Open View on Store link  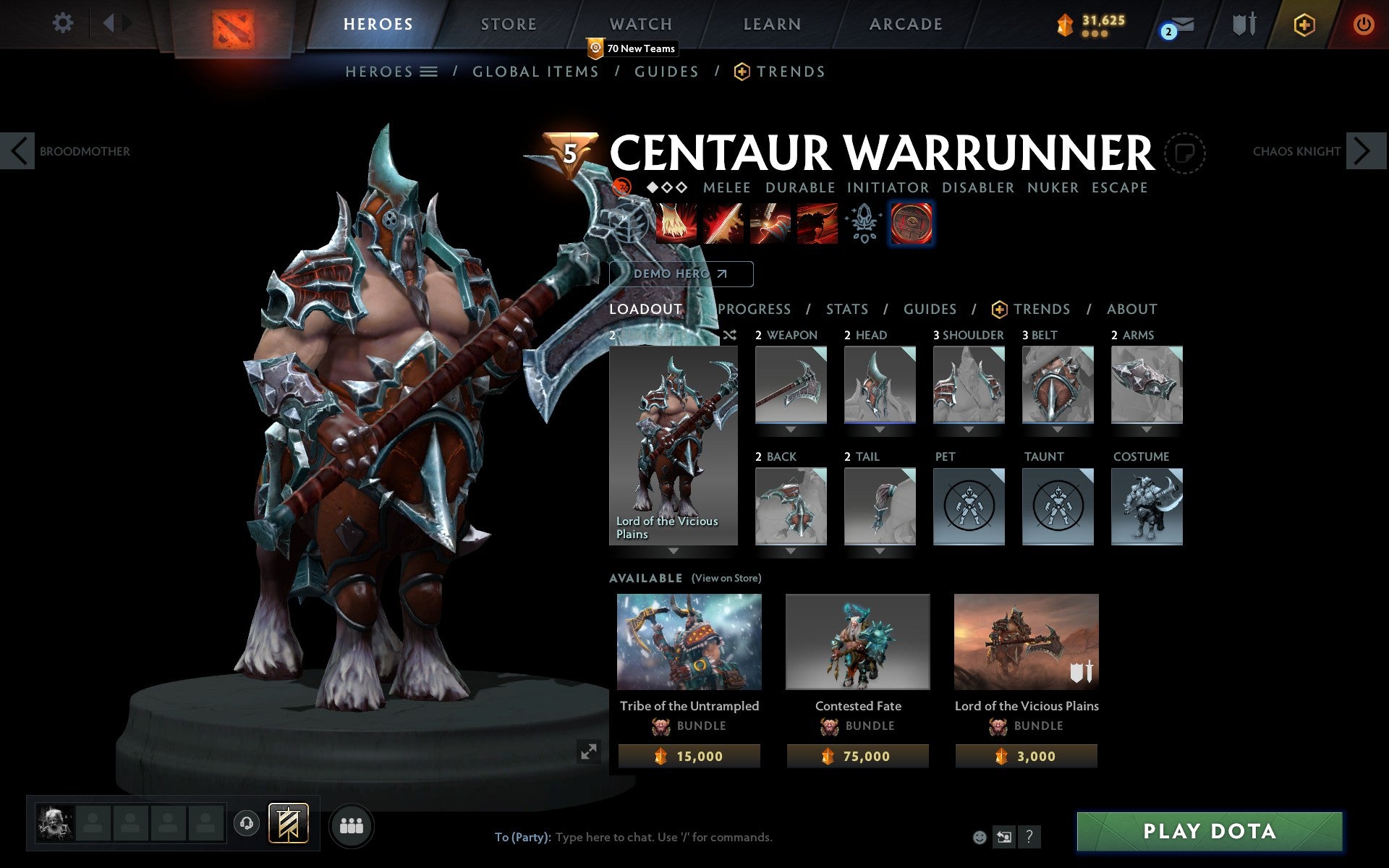click(726, 578)
